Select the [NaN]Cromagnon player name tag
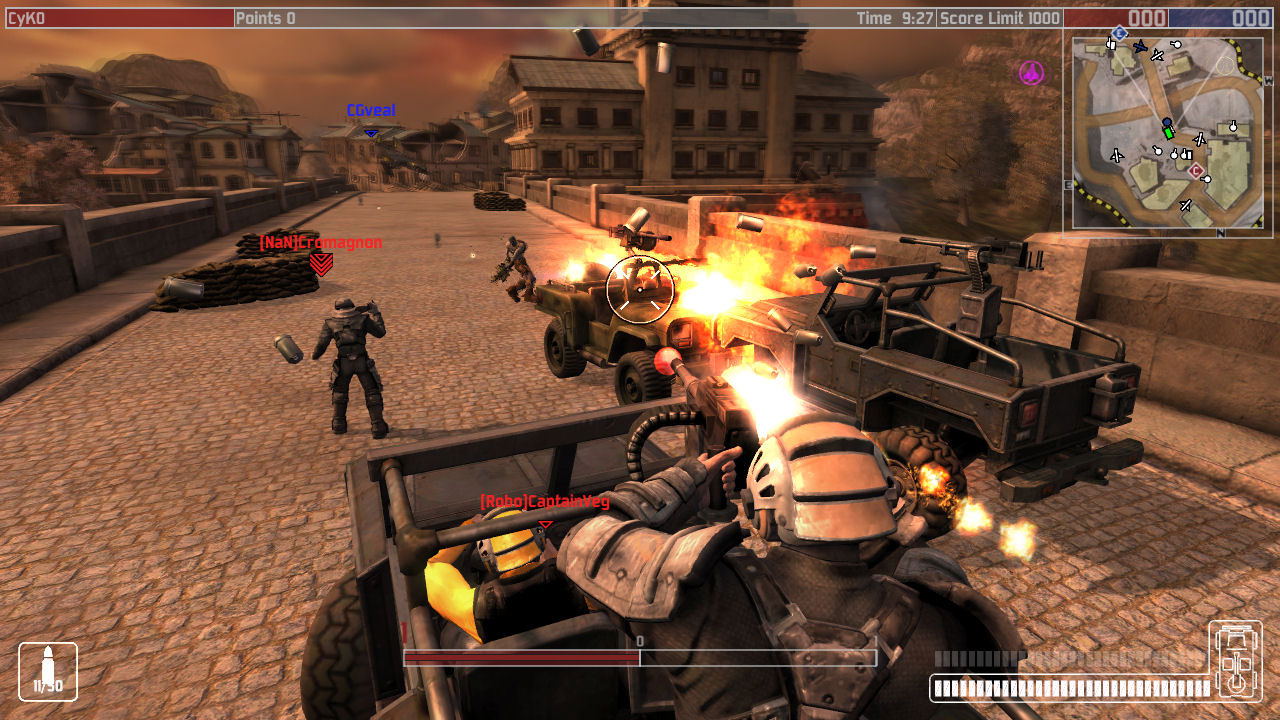This screenshot has width=1280, height=720. tap(320, 242)
